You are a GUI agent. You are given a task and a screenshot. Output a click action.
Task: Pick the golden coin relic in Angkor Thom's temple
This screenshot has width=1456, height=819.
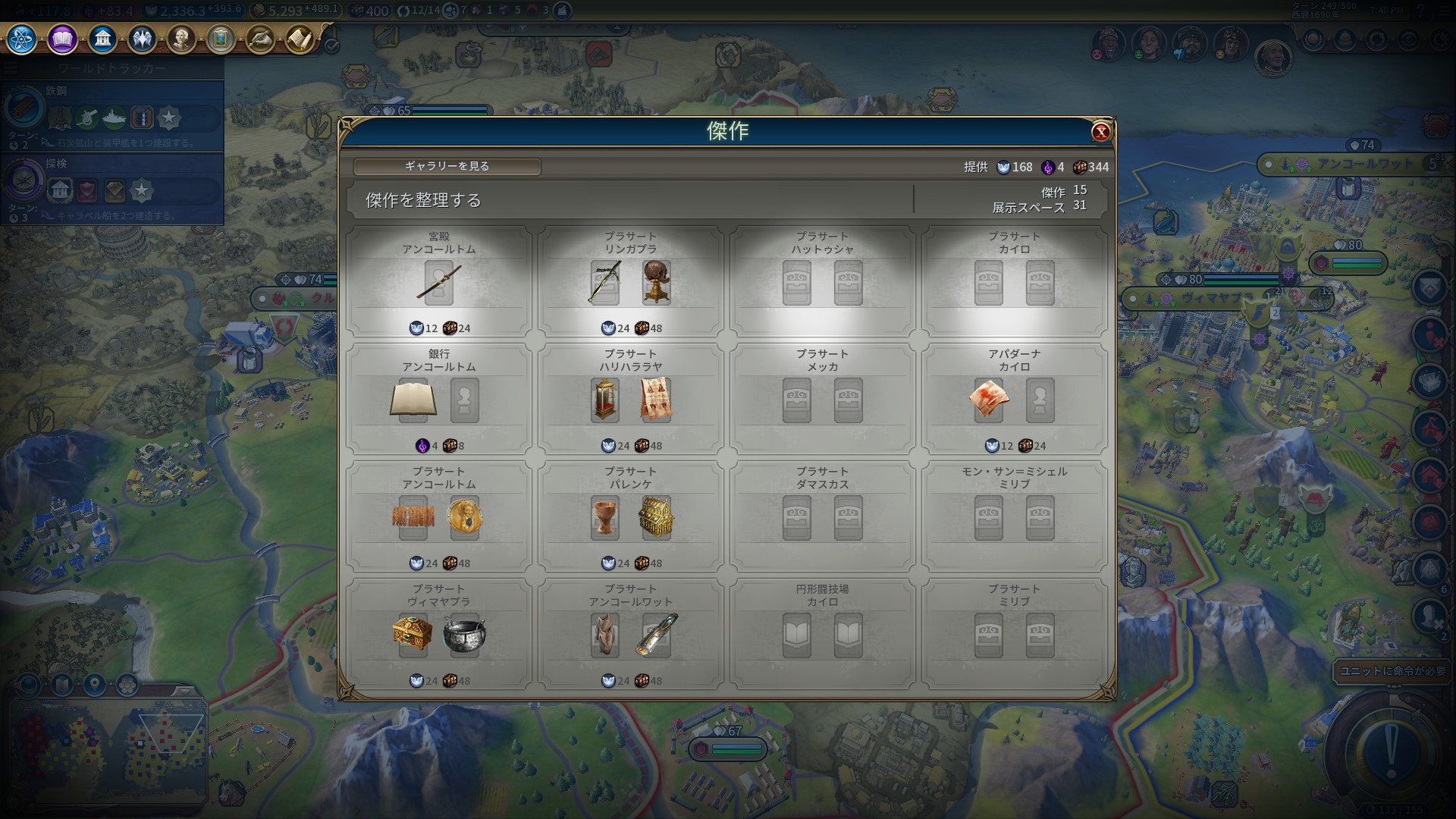point(464,517)
